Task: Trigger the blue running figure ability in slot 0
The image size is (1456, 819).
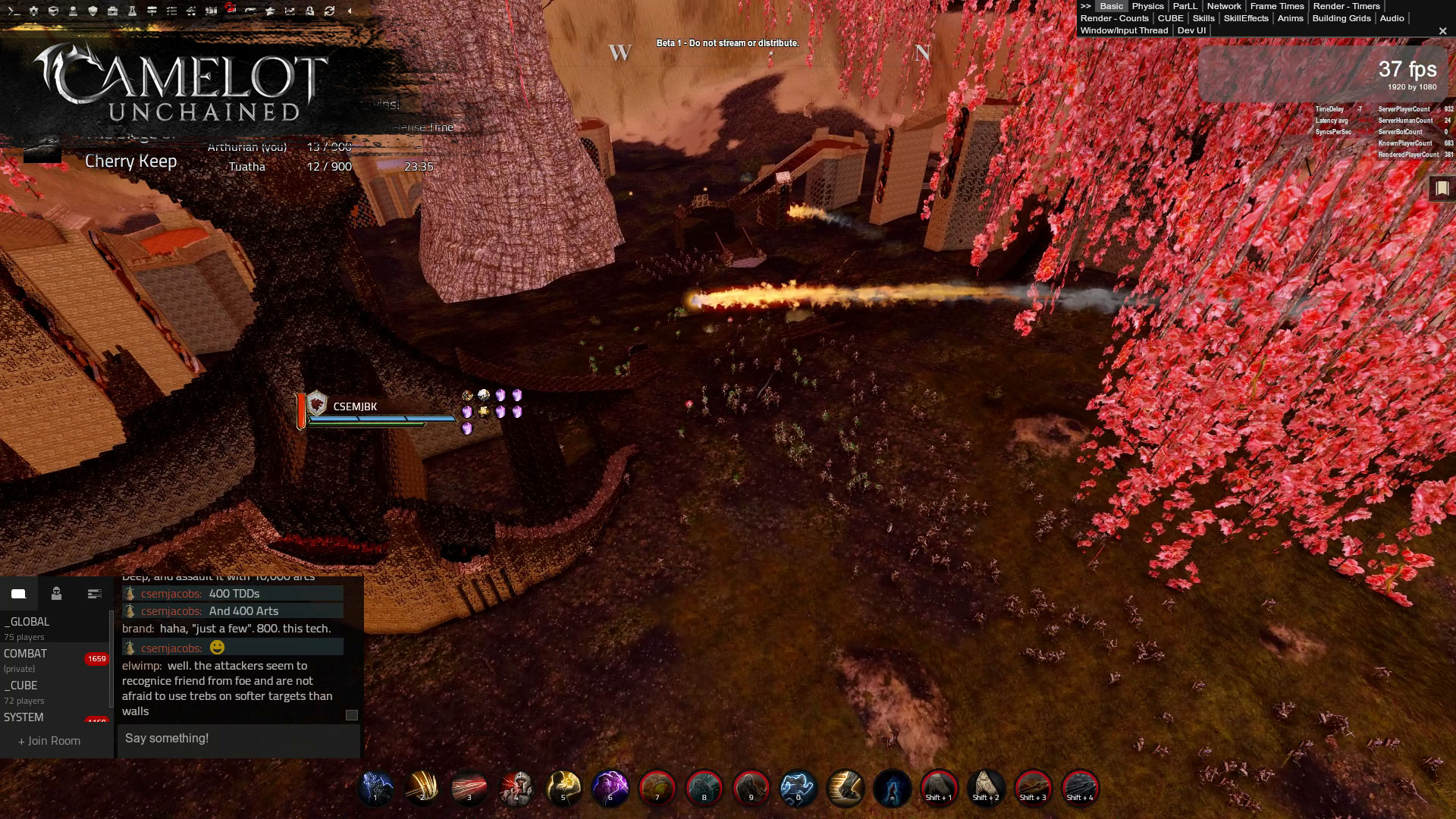Action: point(798,788)
